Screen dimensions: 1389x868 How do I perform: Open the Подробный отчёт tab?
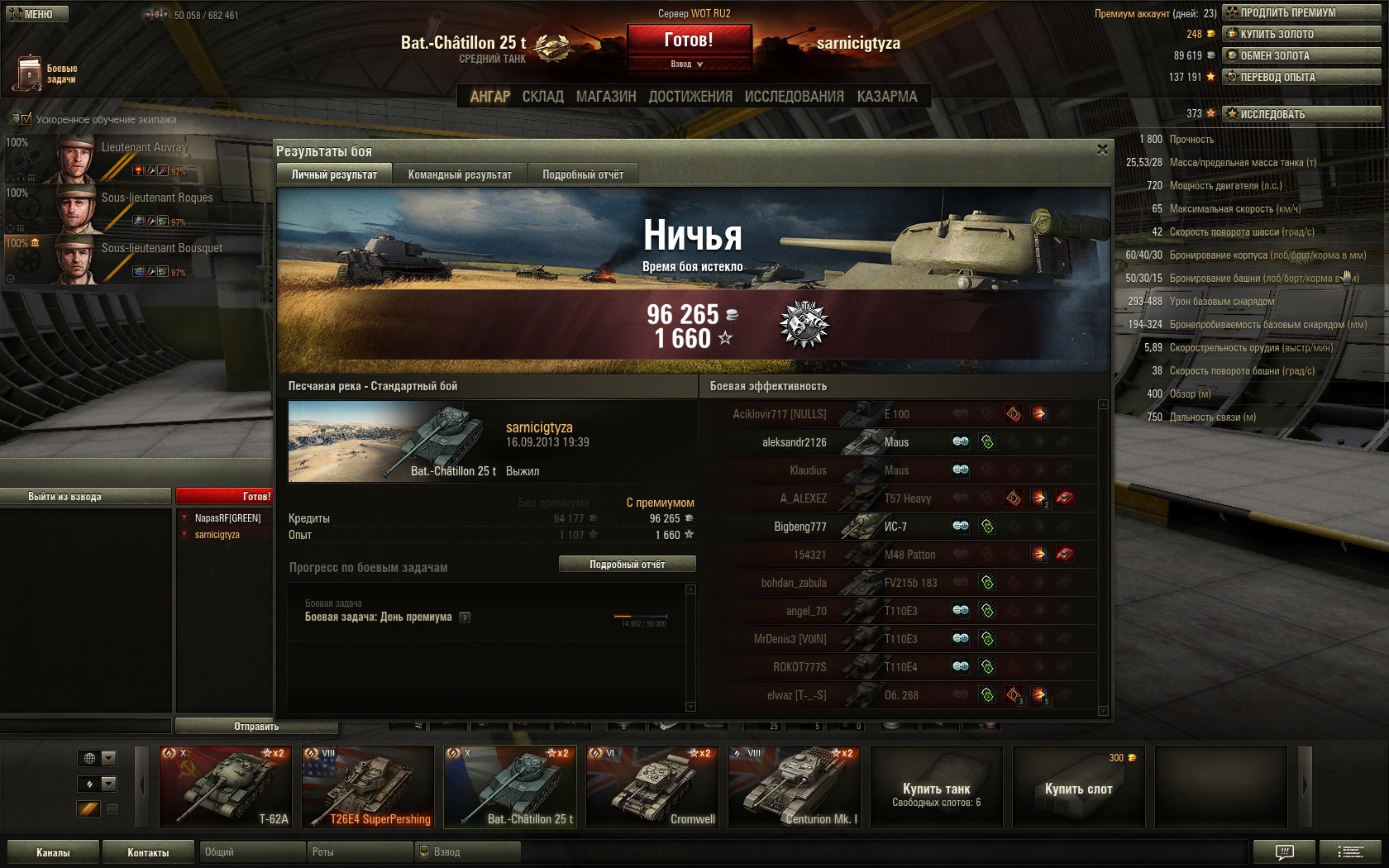click(x=583, y=174)
